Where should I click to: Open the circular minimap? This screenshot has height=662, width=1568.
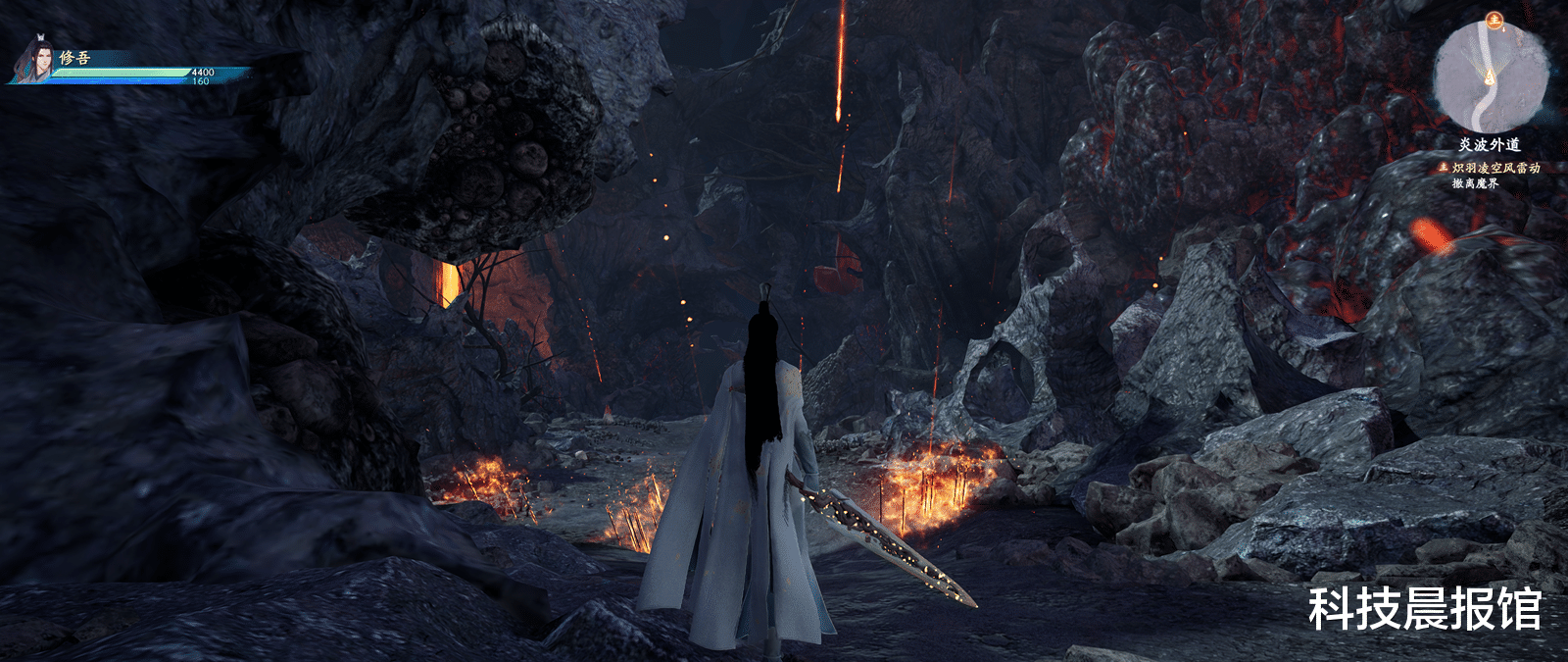[x=1490, y=77]
